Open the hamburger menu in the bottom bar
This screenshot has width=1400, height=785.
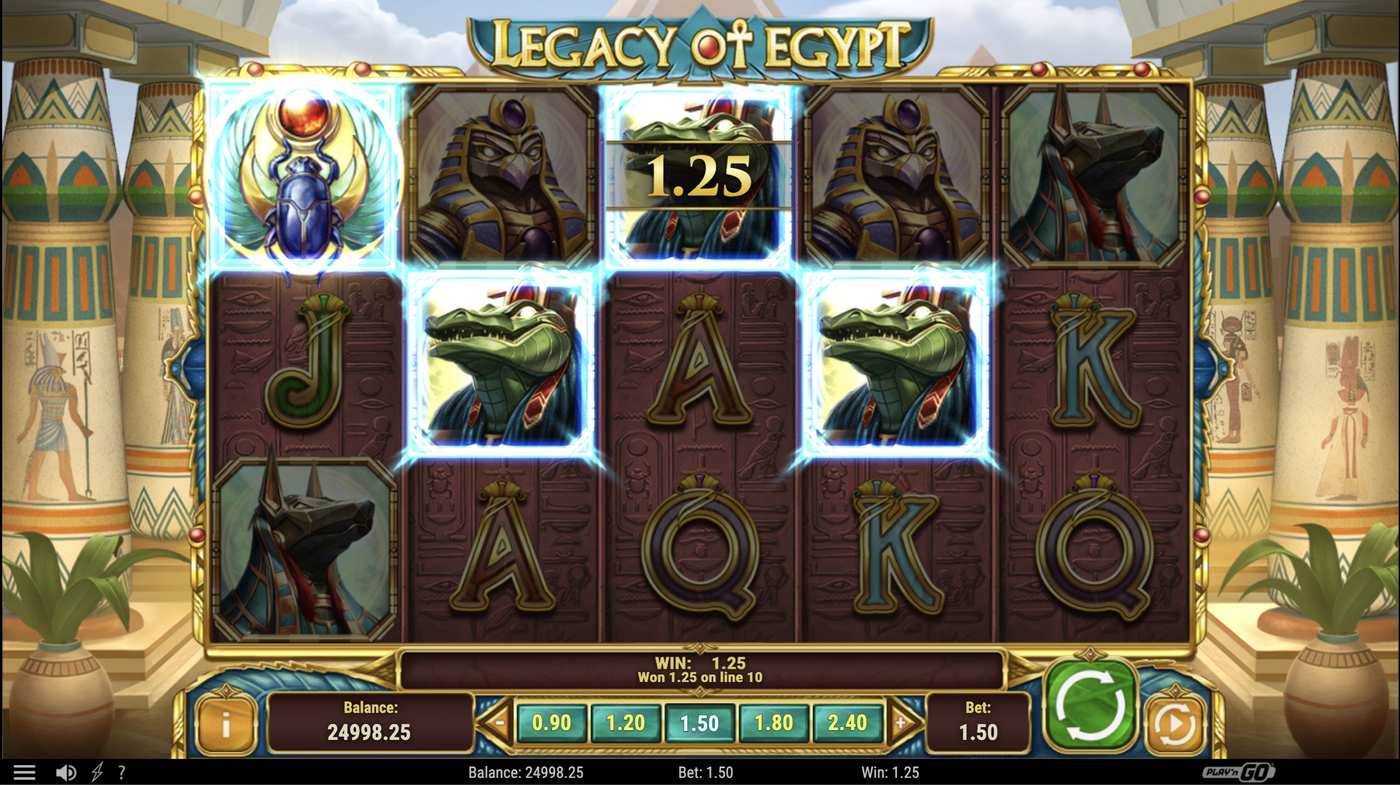(x=25, y=771)
